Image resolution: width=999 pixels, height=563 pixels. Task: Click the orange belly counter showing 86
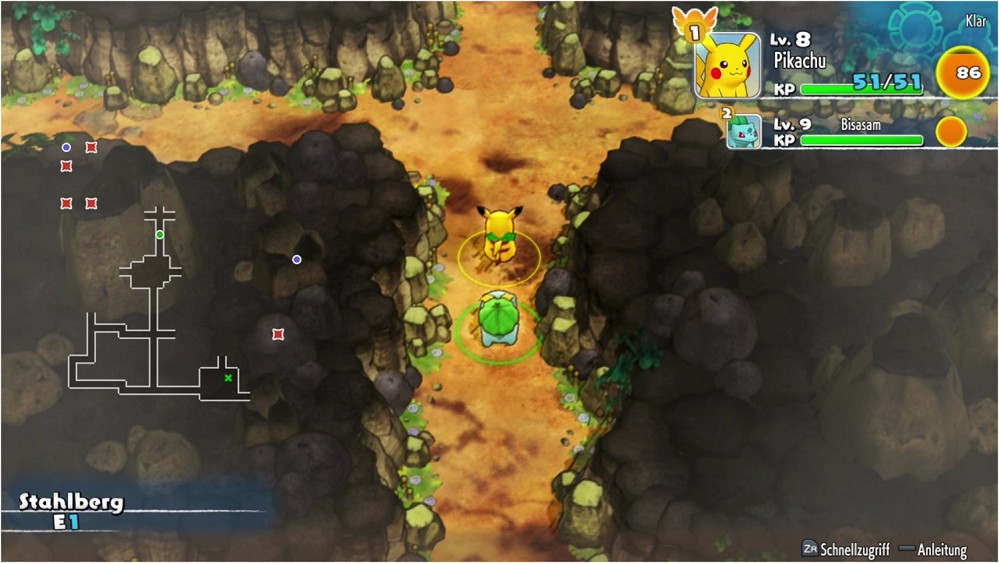(967, 73)
